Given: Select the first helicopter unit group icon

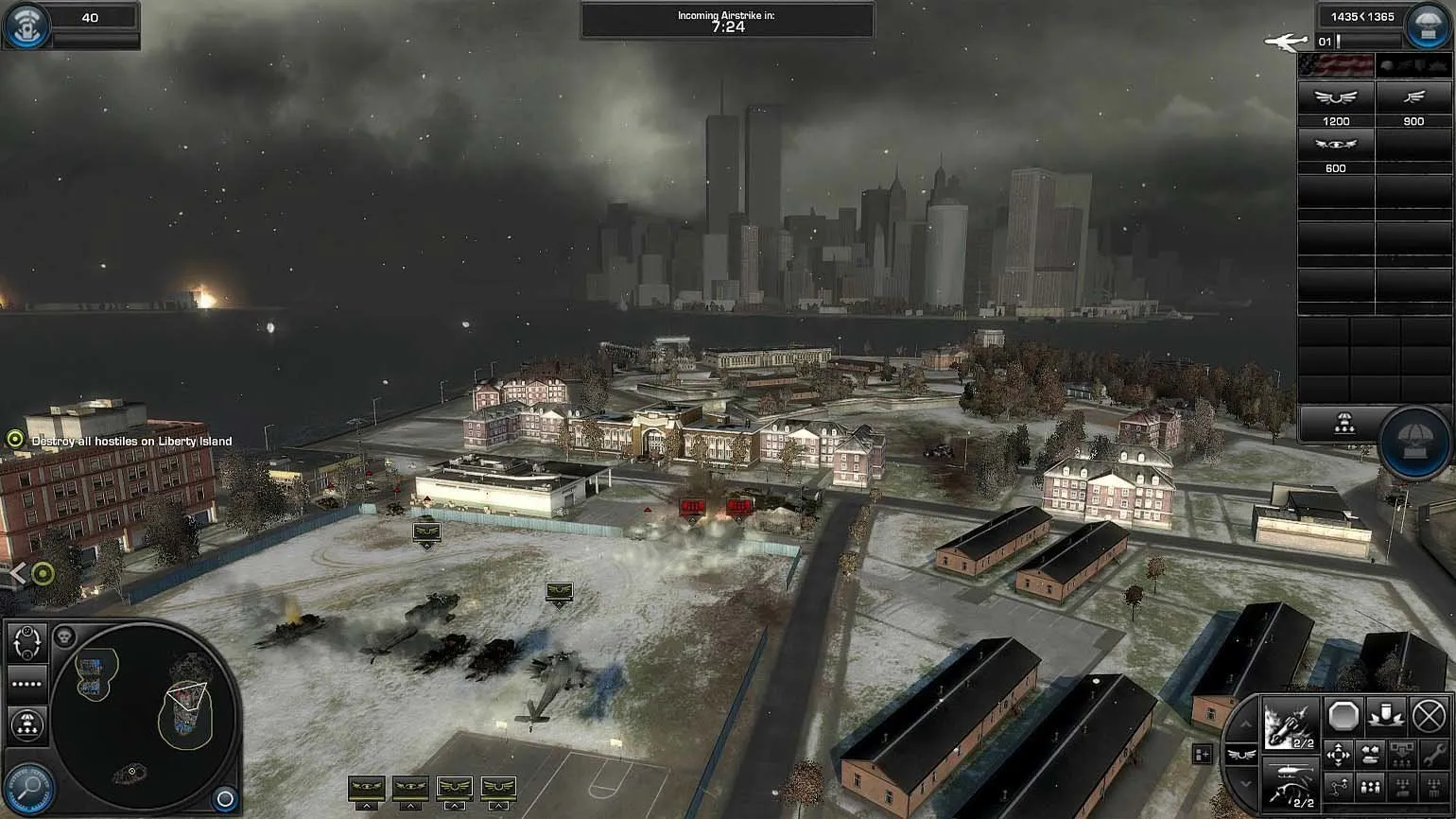Looking at the screenshot, I should pos(367,788).
